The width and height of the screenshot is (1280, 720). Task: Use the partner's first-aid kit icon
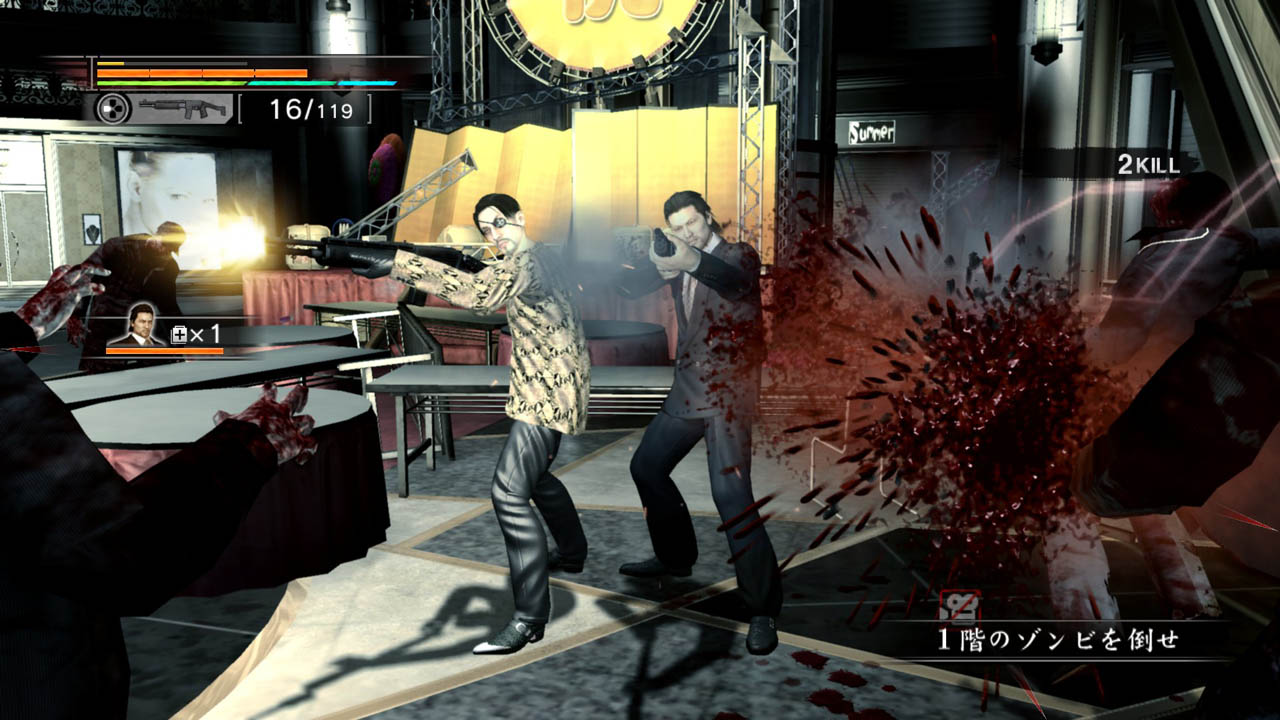click(x=180, y=335)
